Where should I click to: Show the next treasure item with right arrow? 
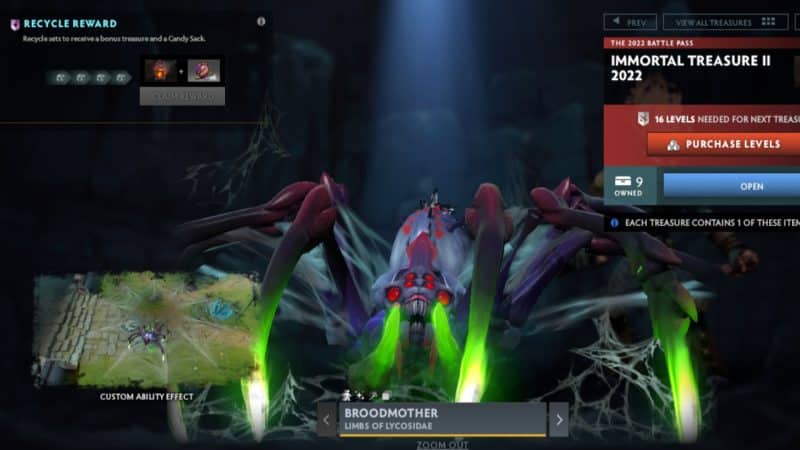coord(558,419)
